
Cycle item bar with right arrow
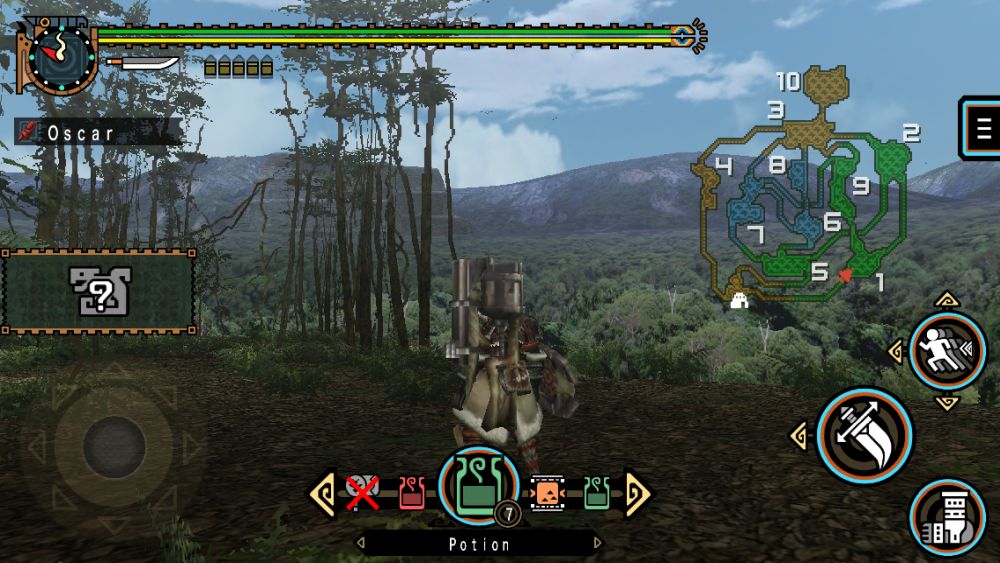[x=637, y=493]
